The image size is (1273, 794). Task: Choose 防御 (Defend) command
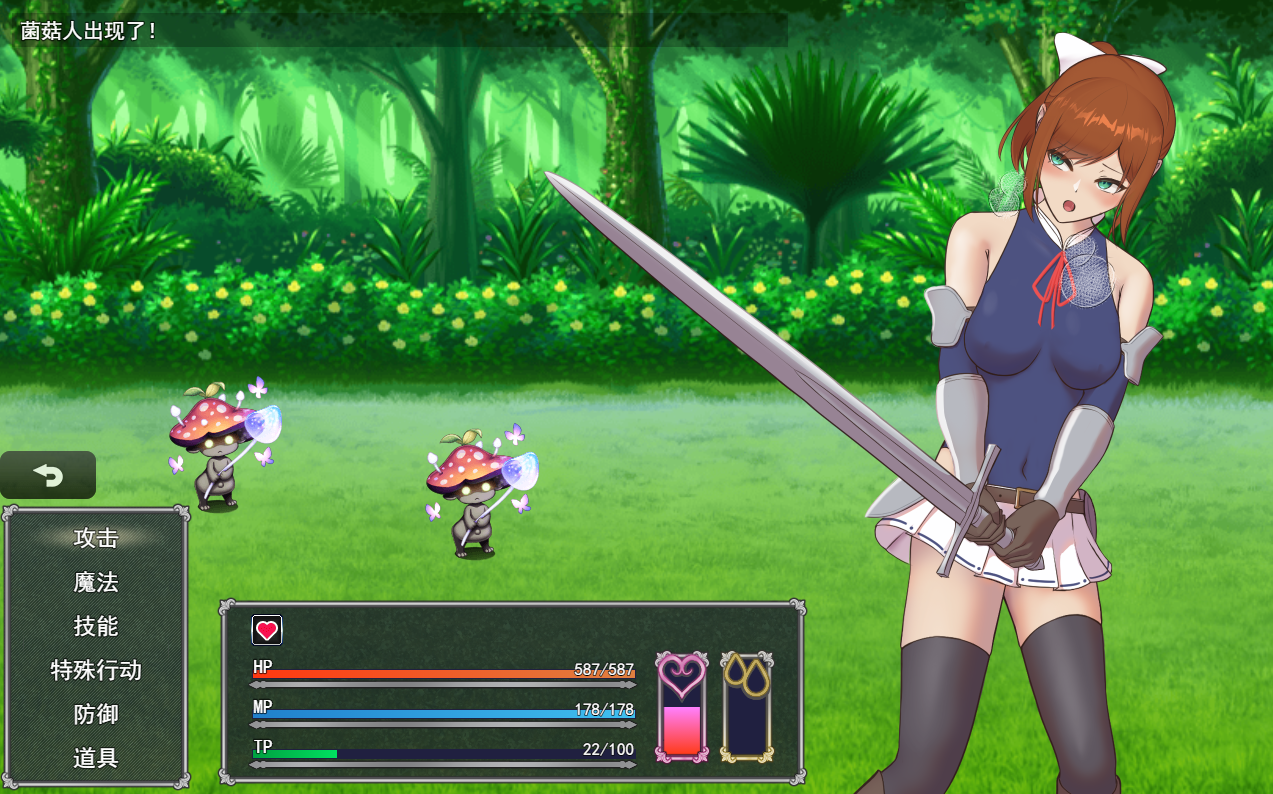point(96,714)
